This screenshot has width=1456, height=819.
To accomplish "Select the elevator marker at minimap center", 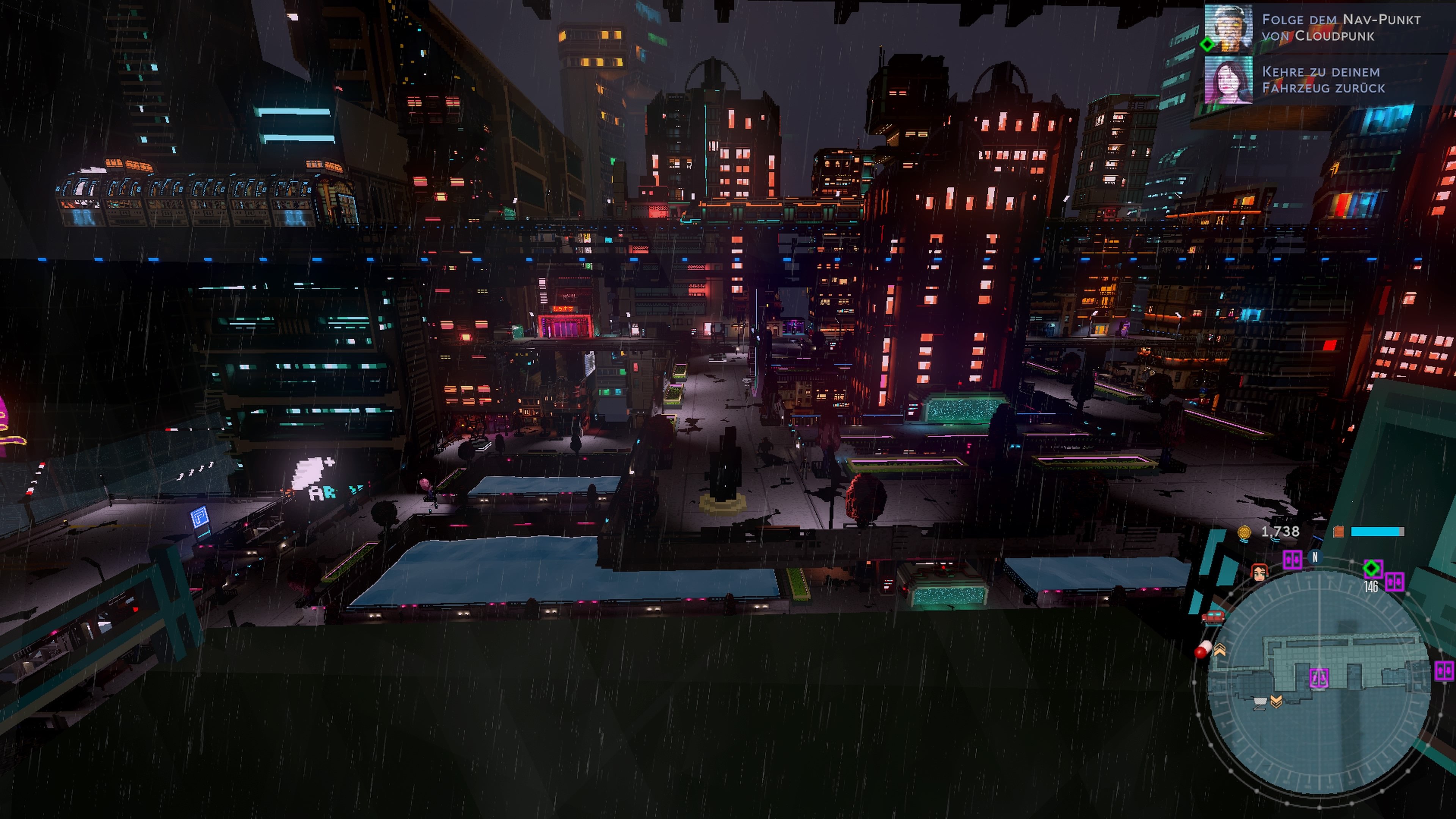I will click(1319, 678).
